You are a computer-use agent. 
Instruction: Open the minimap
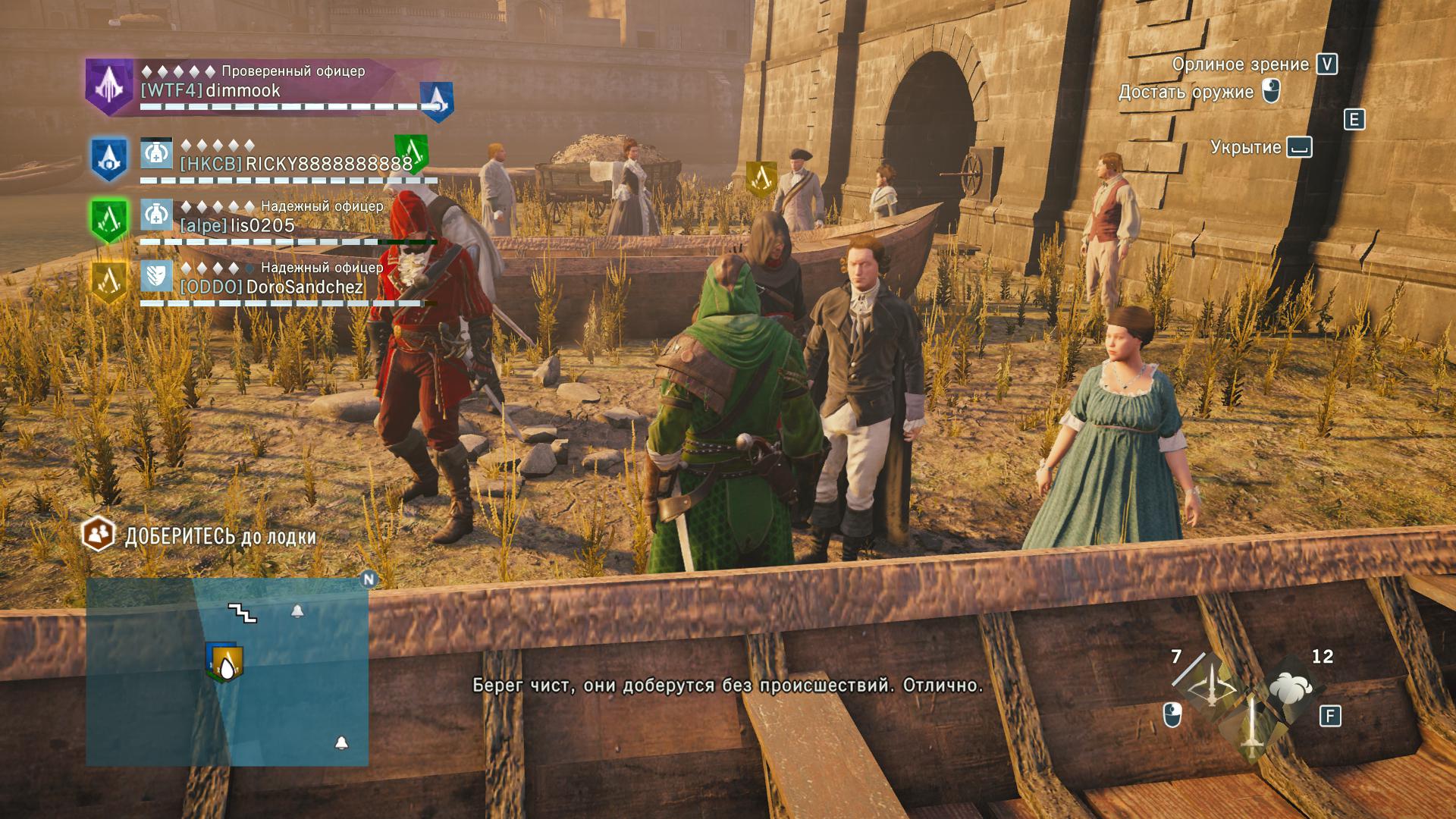coord(227,672)
